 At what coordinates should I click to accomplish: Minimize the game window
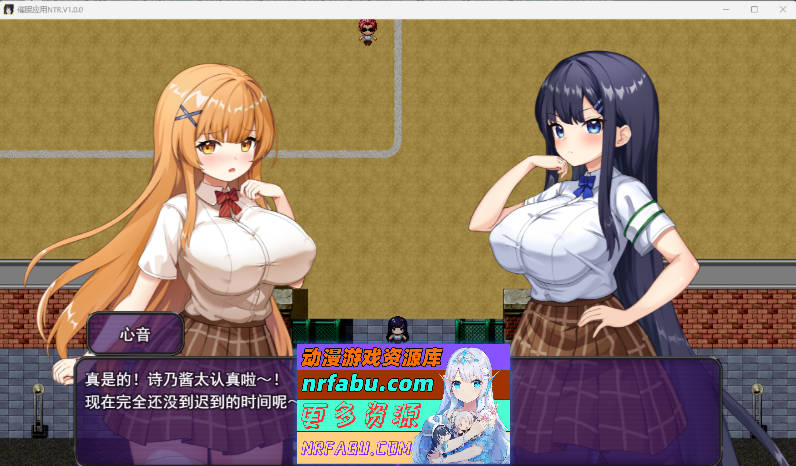click(x=727, y=9)
